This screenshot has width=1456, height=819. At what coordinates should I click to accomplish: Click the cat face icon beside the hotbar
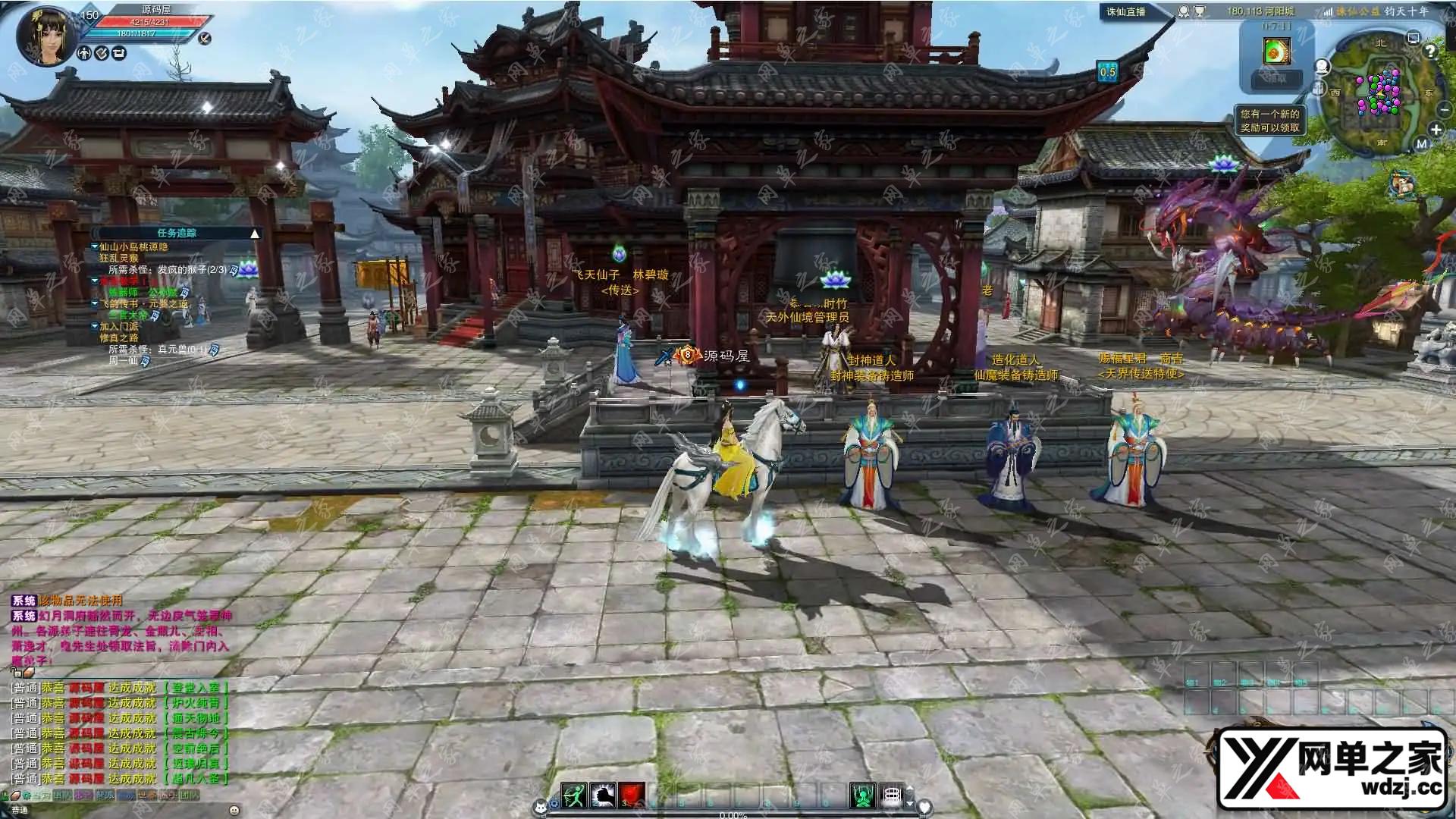tap(540, 805)
